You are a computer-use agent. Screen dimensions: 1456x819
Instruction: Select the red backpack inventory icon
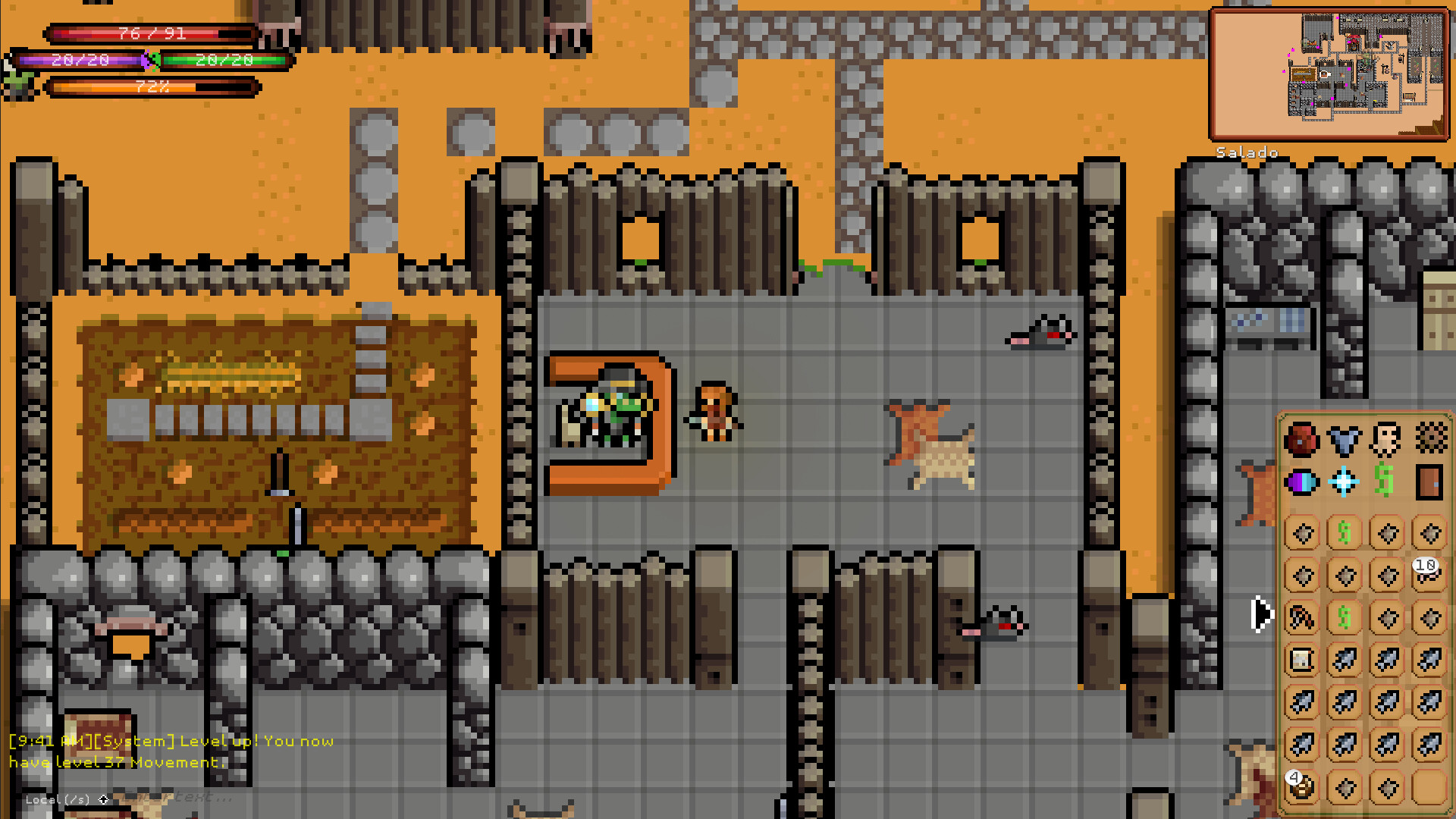pos(1302,440)
